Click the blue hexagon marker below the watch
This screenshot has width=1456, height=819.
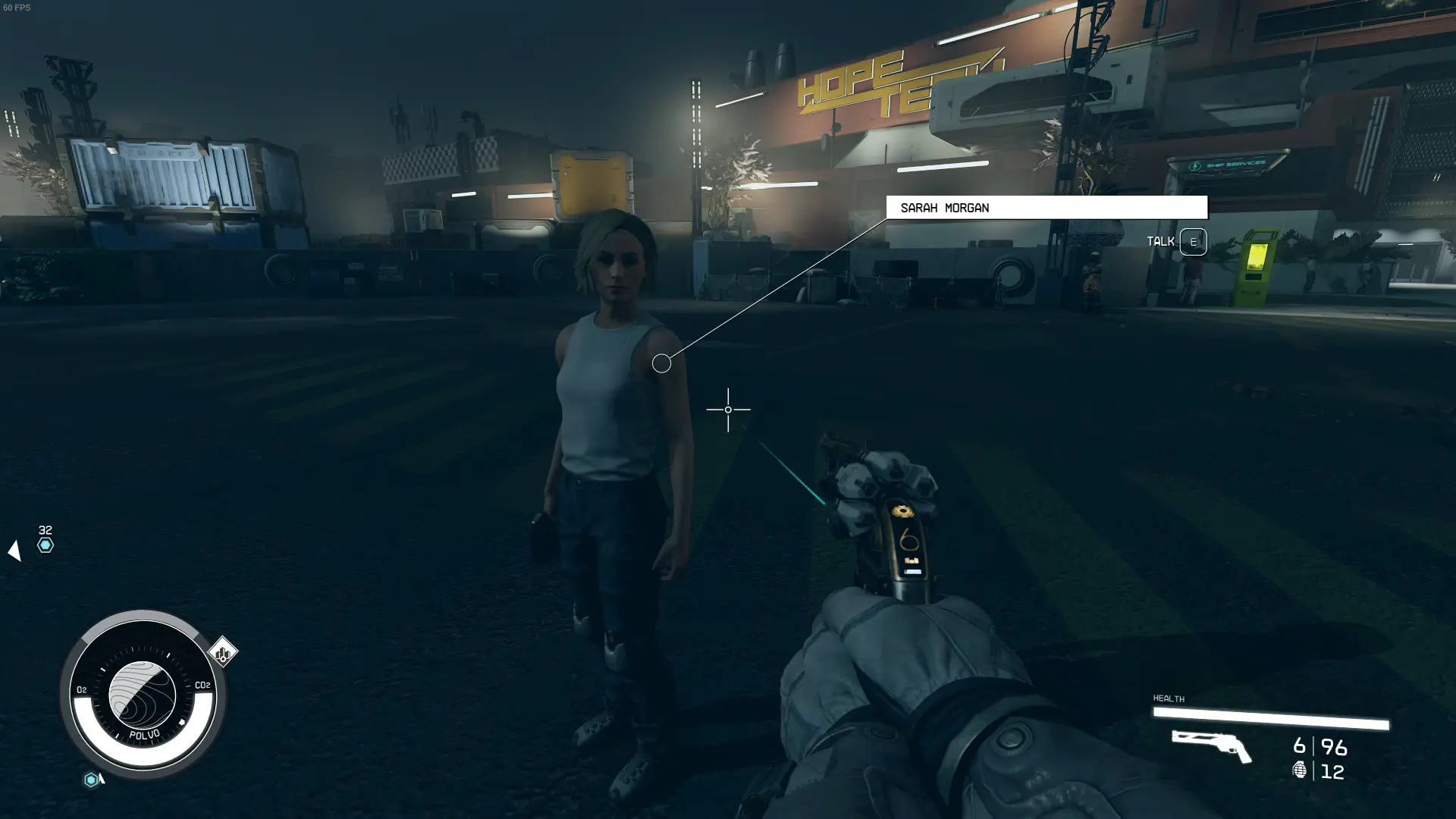click(x=91, y=780)
